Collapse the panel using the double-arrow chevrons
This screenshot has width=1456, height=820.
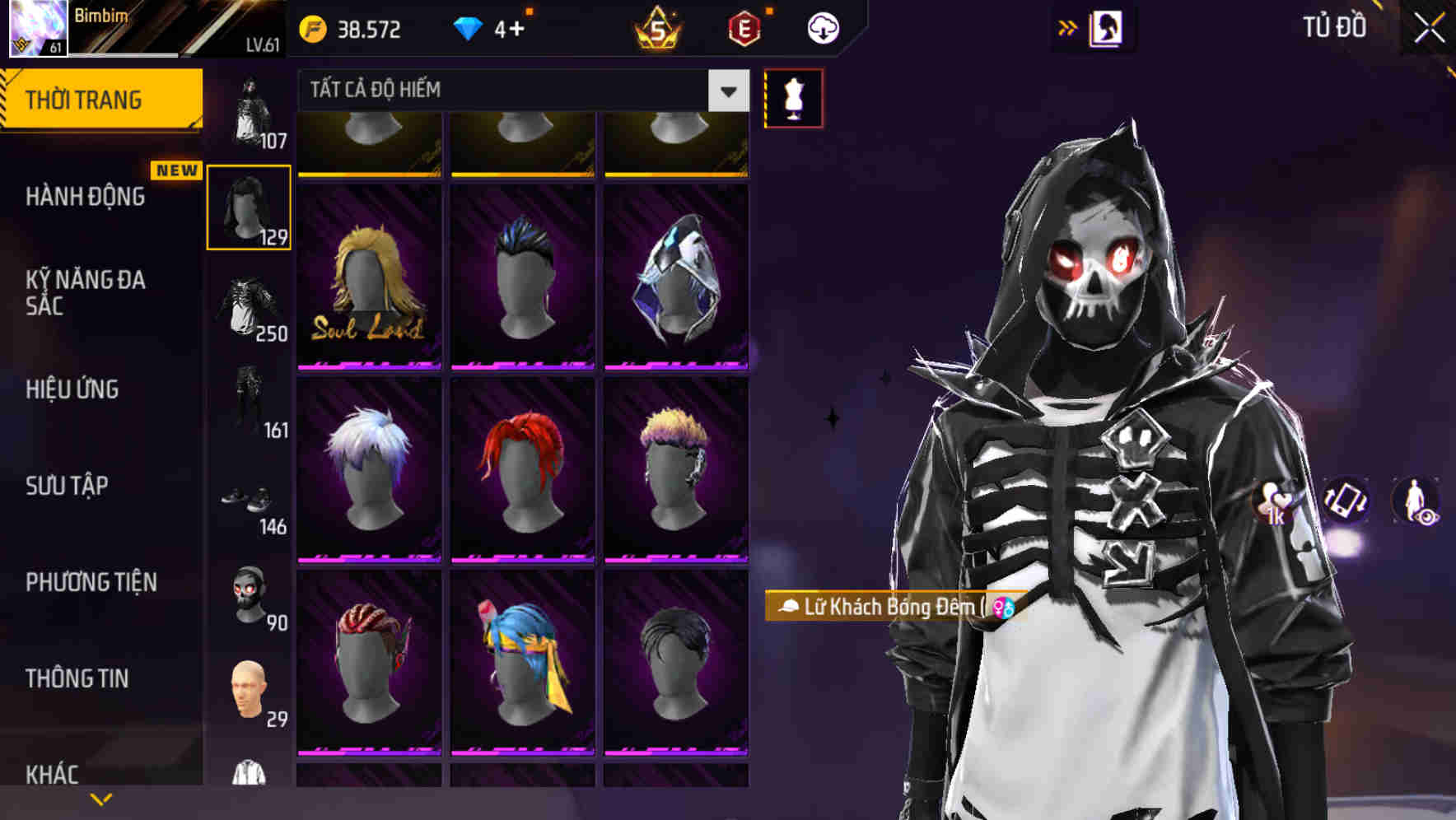coord(1068,27)
